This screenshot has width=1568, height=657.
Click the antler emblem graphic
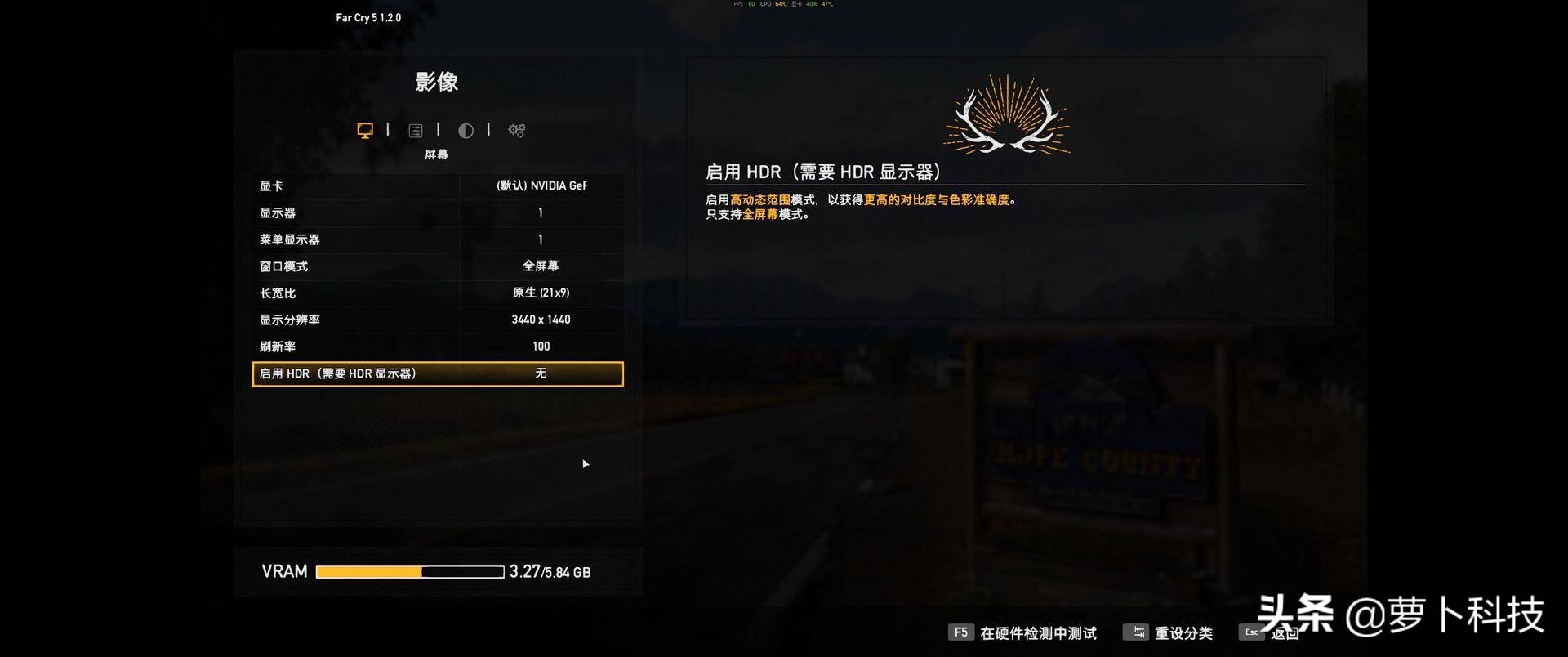point(1006,116)
